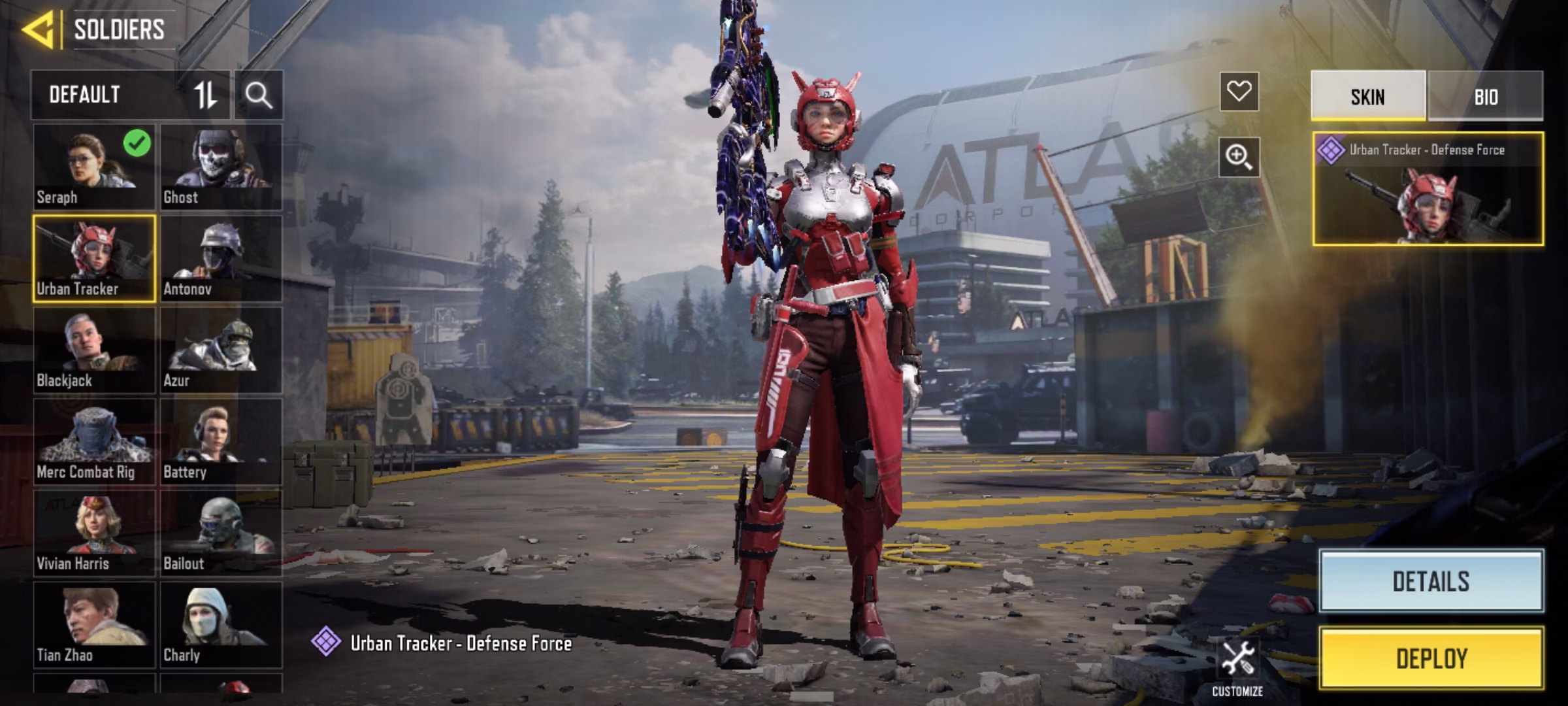Select the Merc Combat Rig soldier
The image size is (1568, 706).
(x=94, y=442)
